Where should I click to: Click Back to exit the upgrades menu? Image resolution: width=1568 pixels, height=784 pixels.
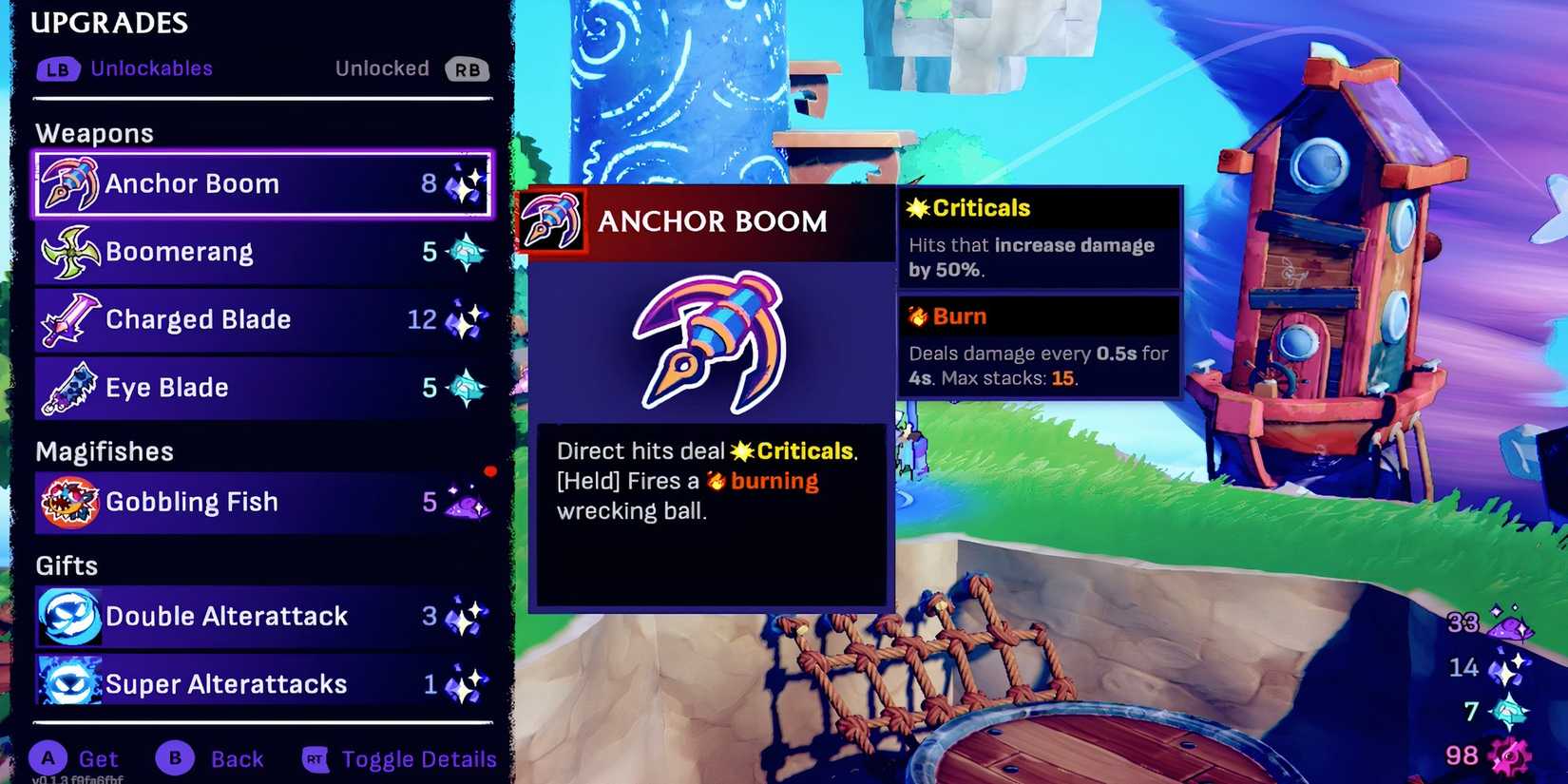pos(211,758)
